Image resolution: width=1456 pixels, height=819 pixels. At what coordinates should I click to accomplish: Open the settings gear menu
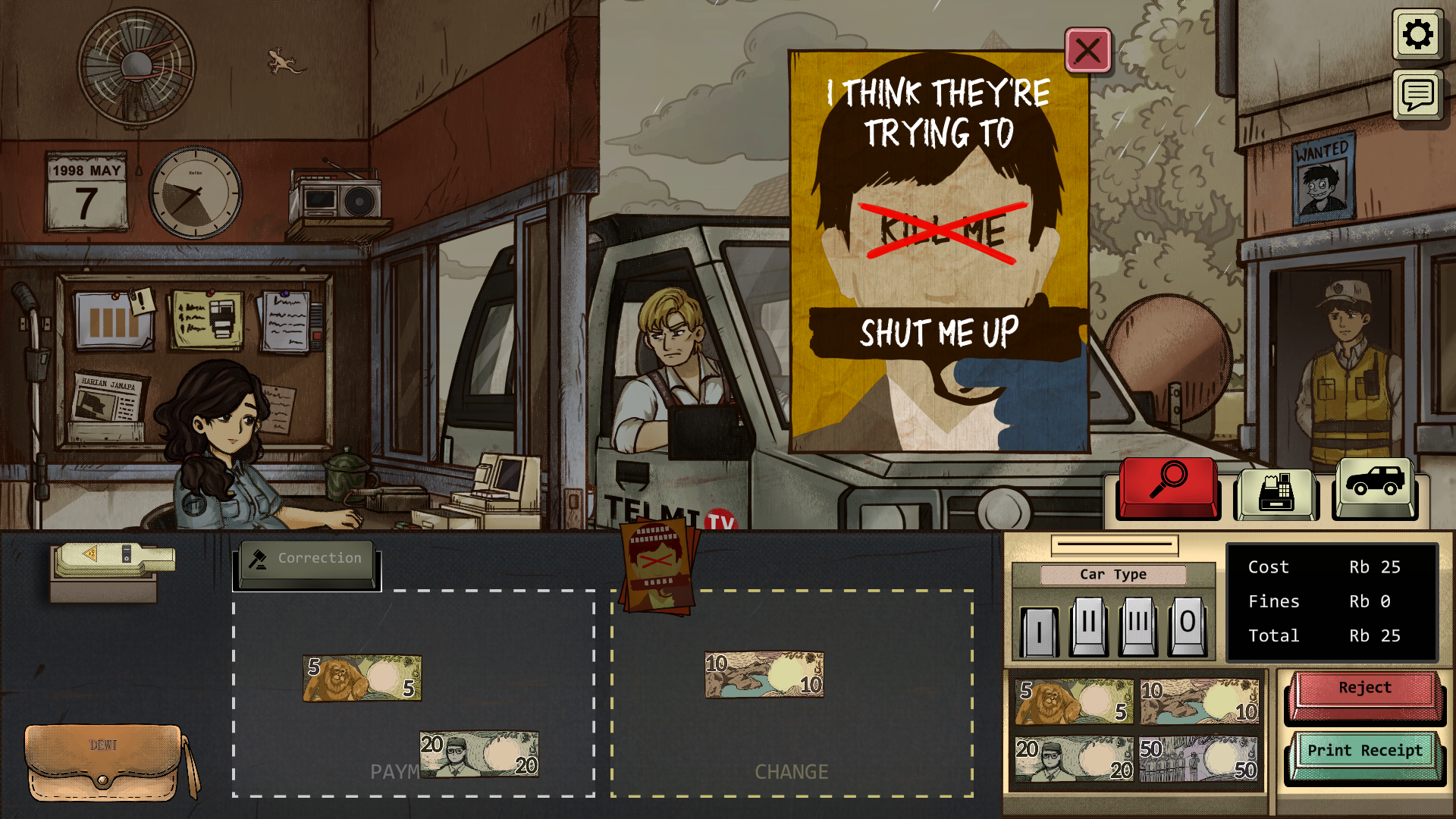(1417, 35)
